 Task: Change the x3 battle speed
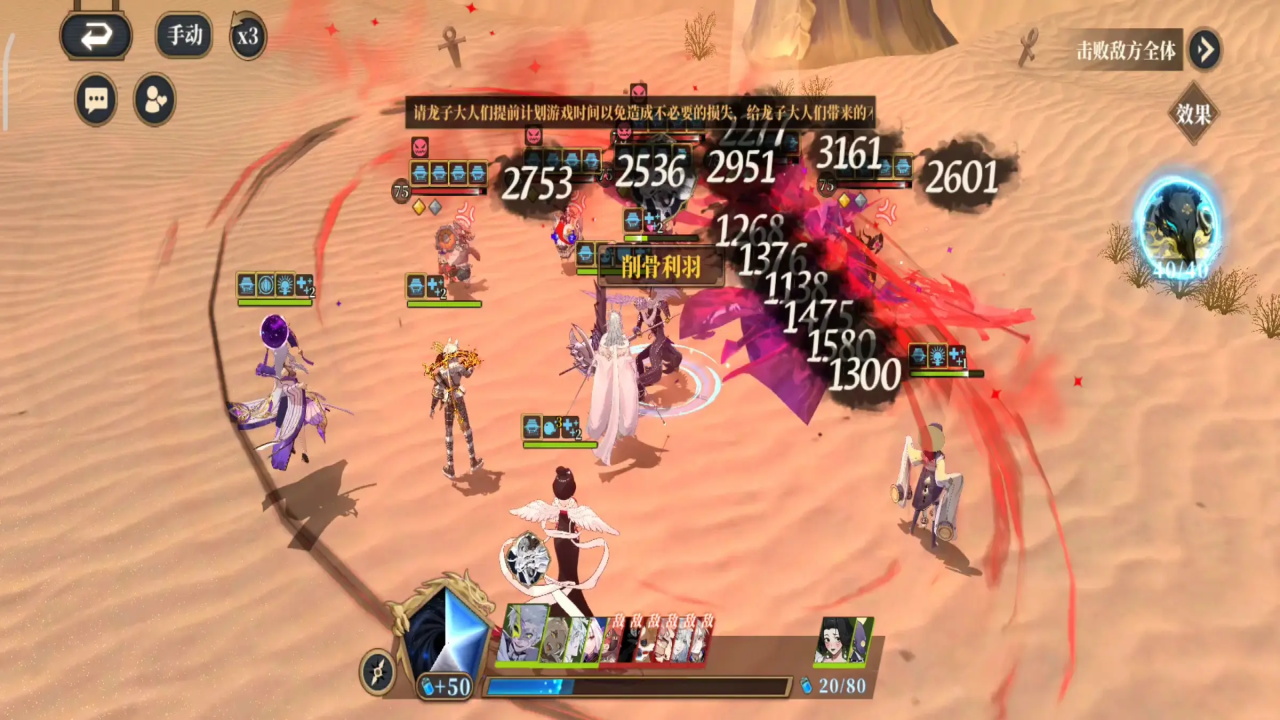coord(247,37)
